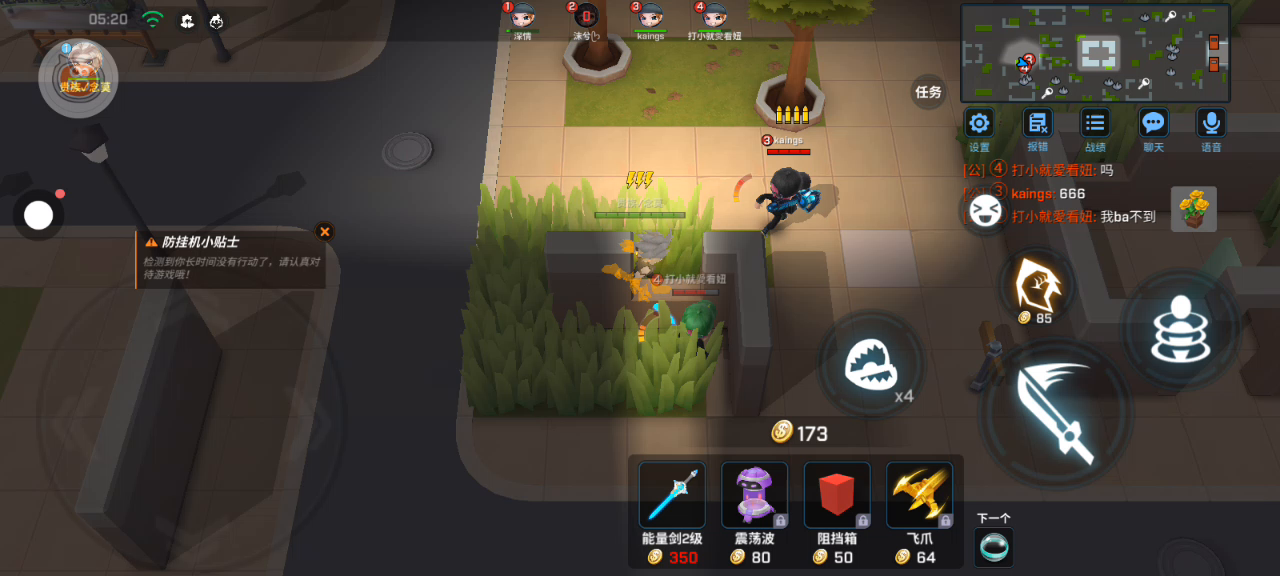
Task: Toggle the 语音 voice microphone
Action: (x=1211, y=124)
